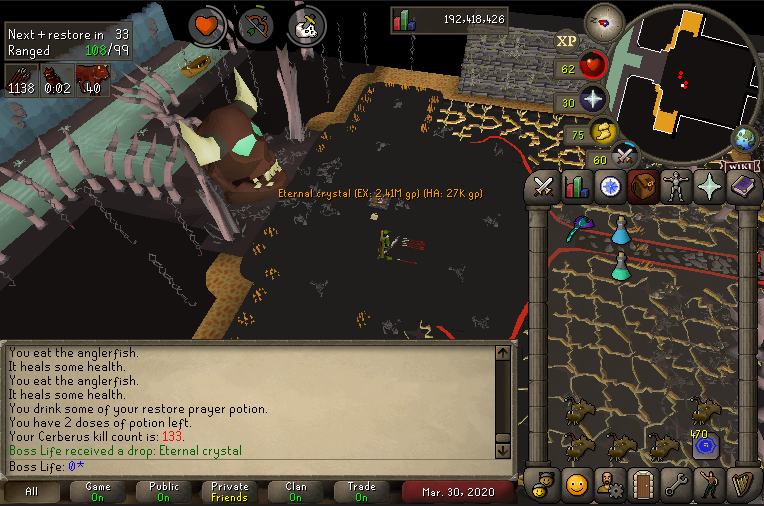The image size is (764, 506).
Task: Open the Music Player harp tab
Action: (x=743, y=485)
